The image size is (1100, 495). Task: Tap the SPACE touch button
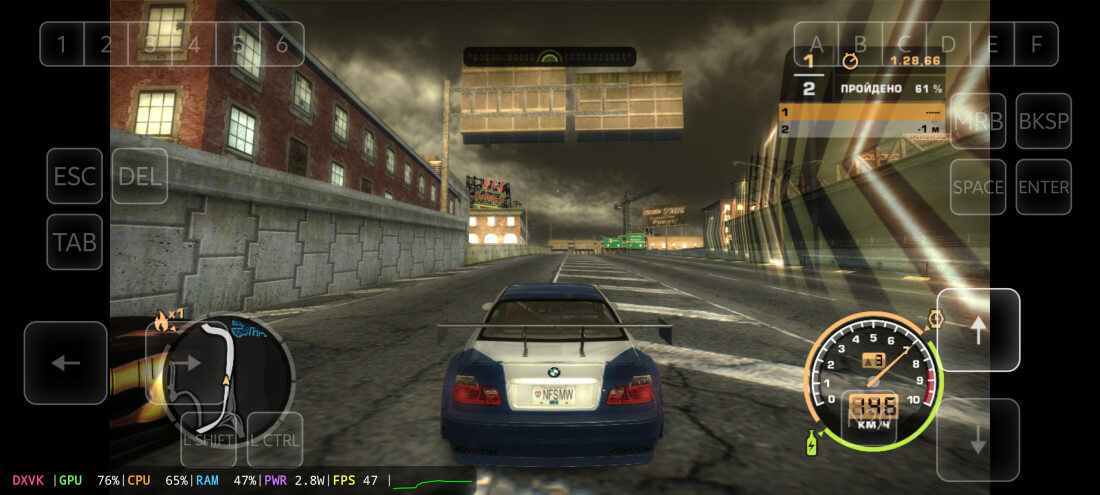pyautogui.click(x=978, y=187)
